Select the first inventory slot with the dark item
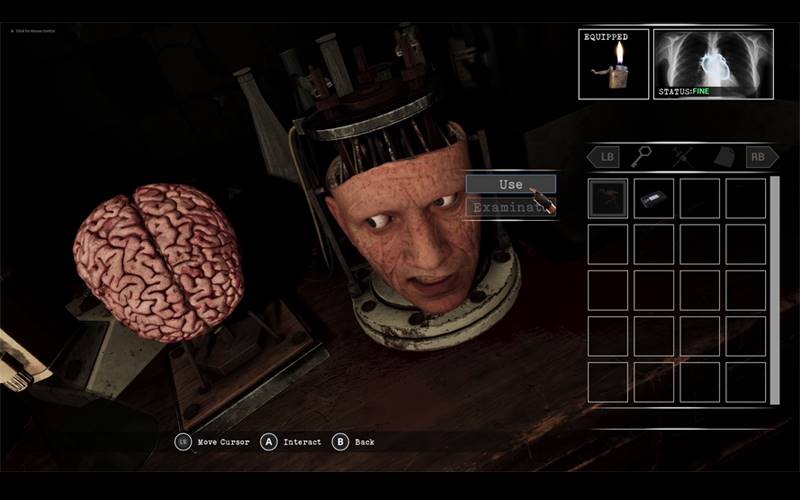 click(x=608, y=198)
